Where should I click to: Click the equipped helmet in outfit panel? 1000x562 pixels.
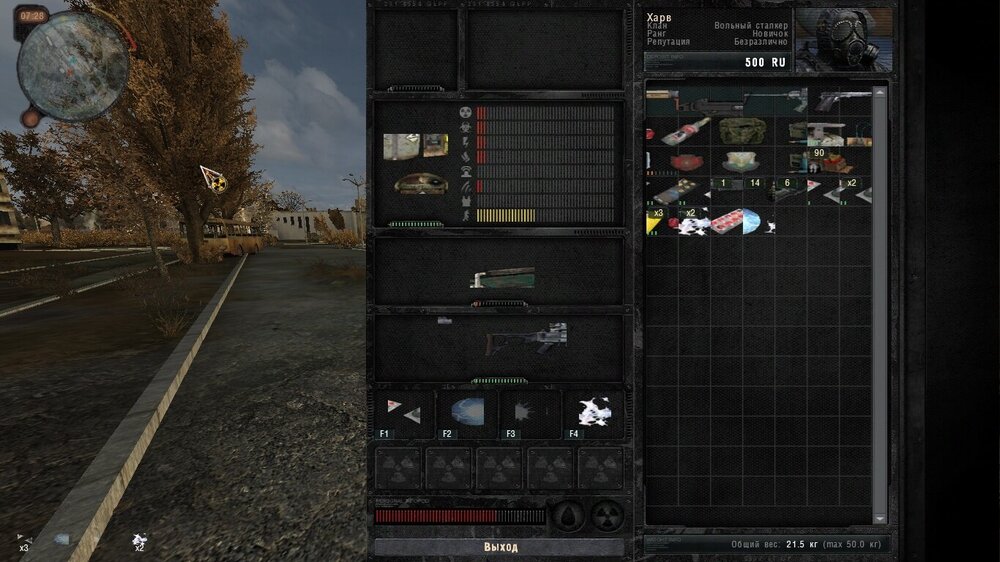(420, 184)
